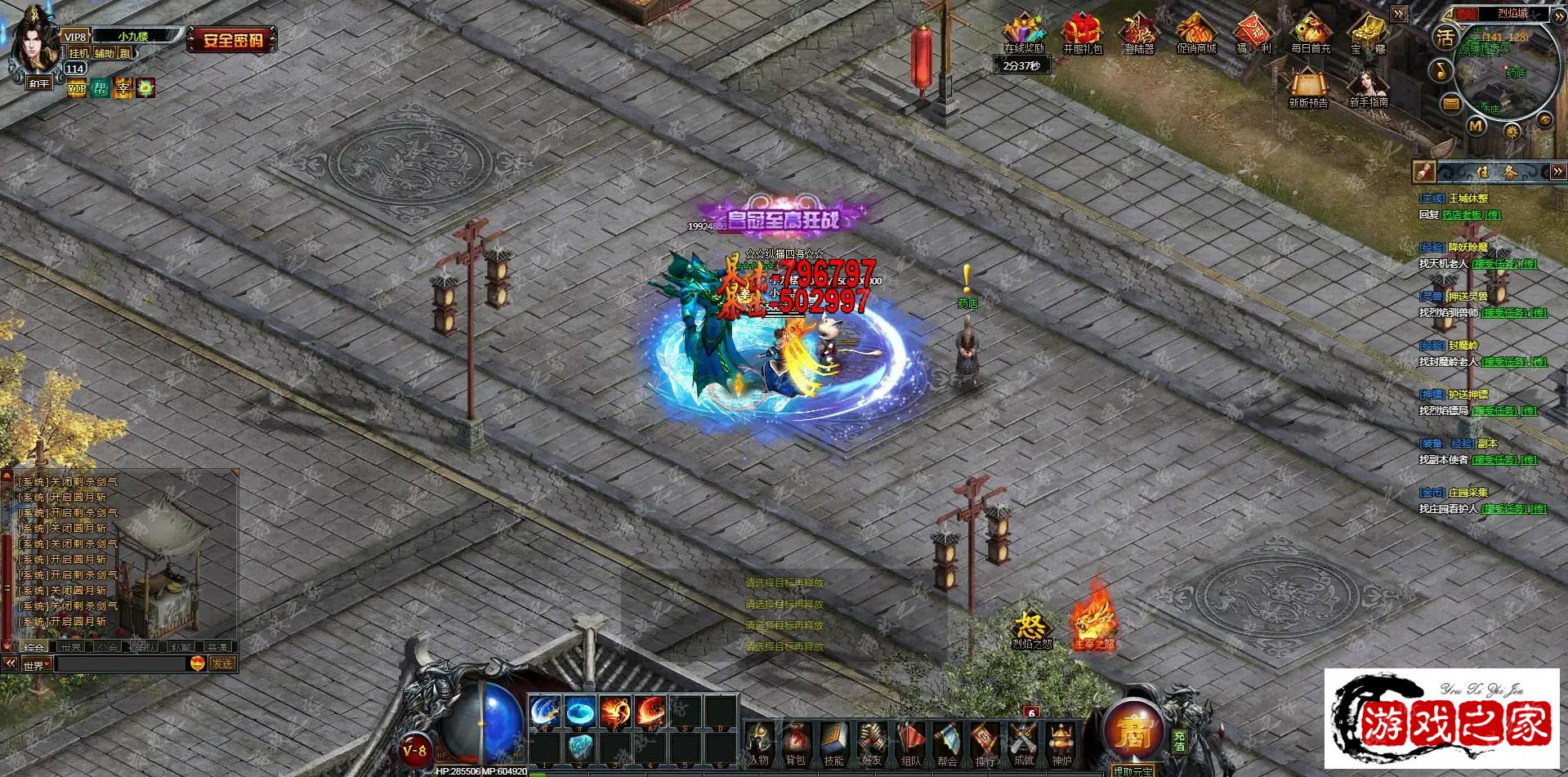Visit the 促销商城 promo shop
The height and width of the screenshot is (777, 1568).
pyautogui.click(x=1196, y=34)
